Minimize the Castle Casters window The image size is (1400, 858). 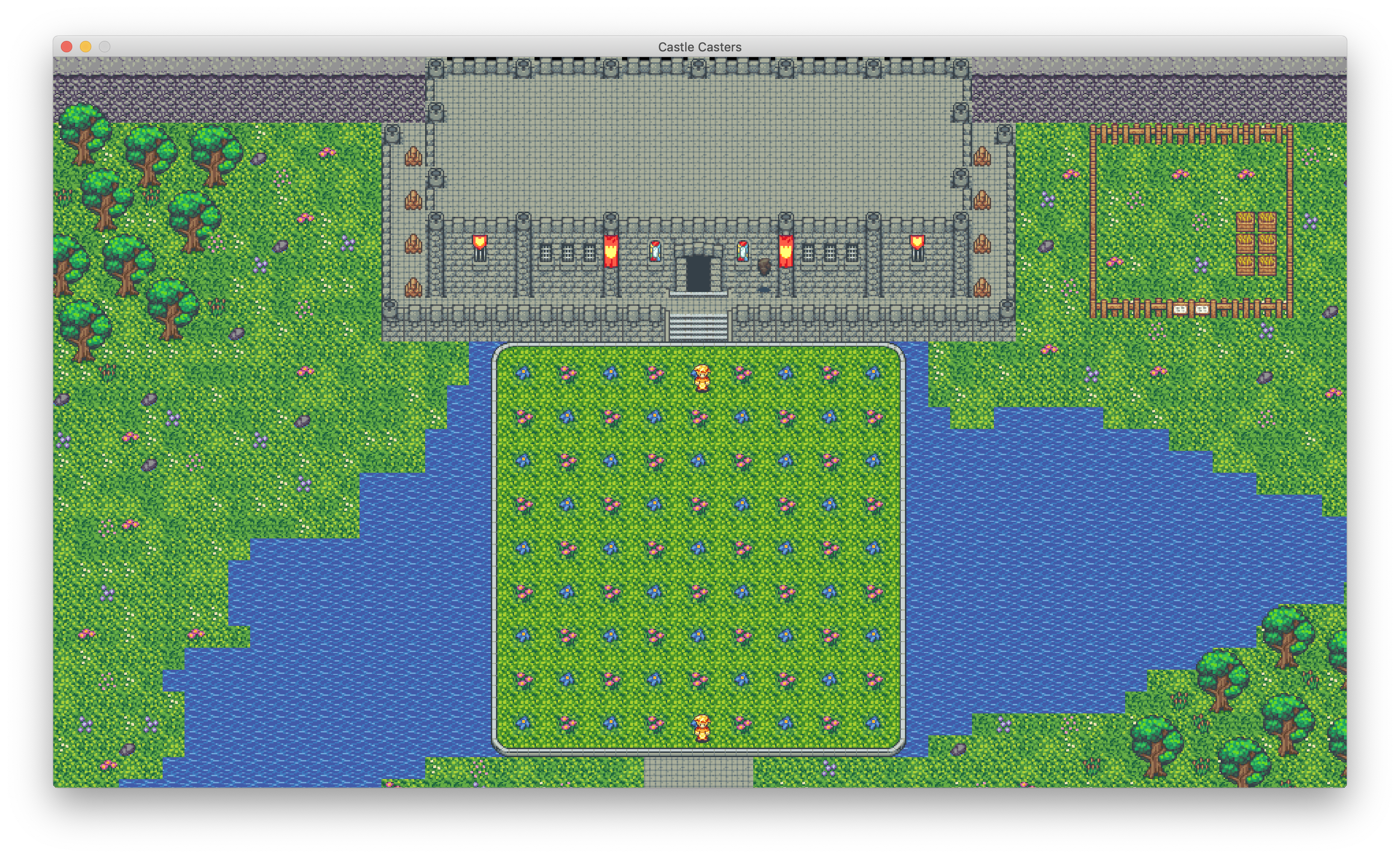[86, 47]
